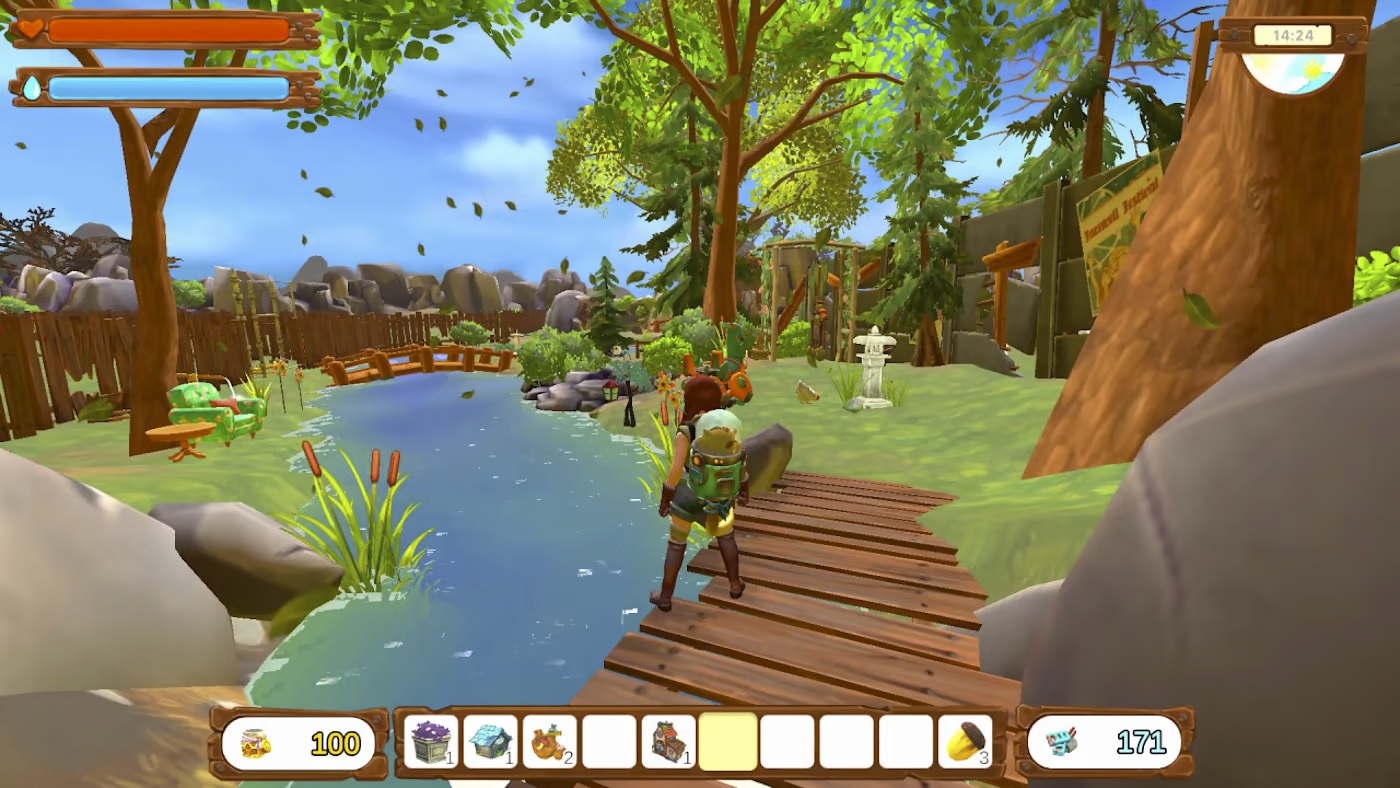Select the purple flower planter hotbar slot
Viewport: 1400px width, 788px height.
pos(431,743)
